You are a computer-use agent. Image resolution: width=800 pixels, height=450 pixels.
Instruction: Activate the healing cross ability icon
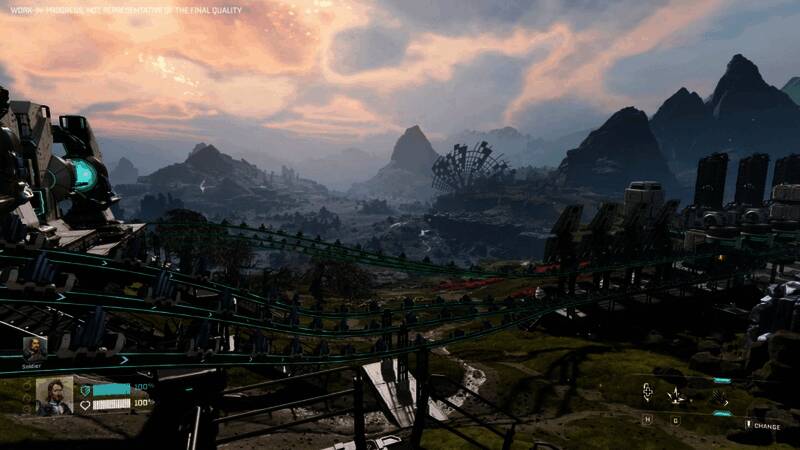tap(648, 392)
